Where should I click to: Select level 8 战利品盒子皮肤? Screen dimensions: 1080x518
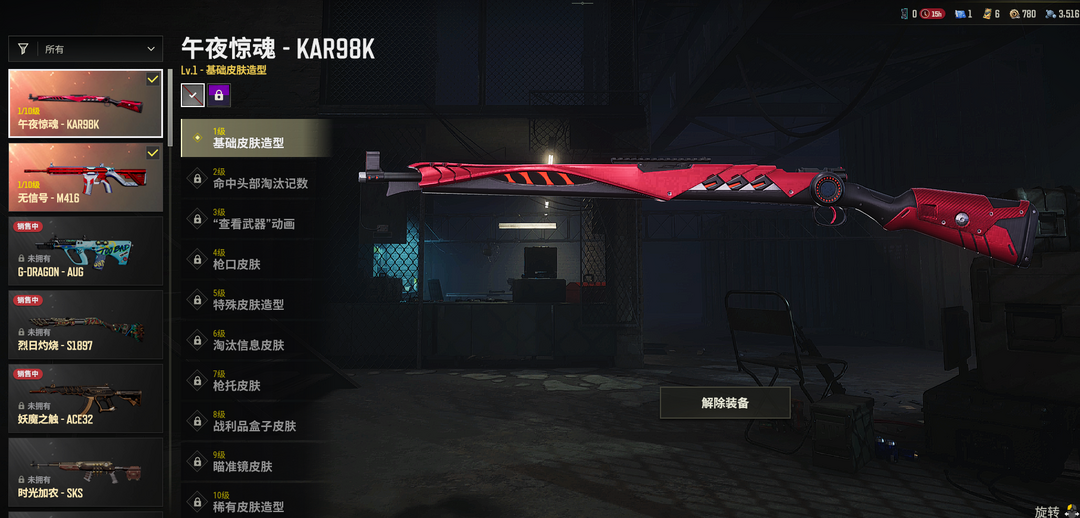click(256, 421)
